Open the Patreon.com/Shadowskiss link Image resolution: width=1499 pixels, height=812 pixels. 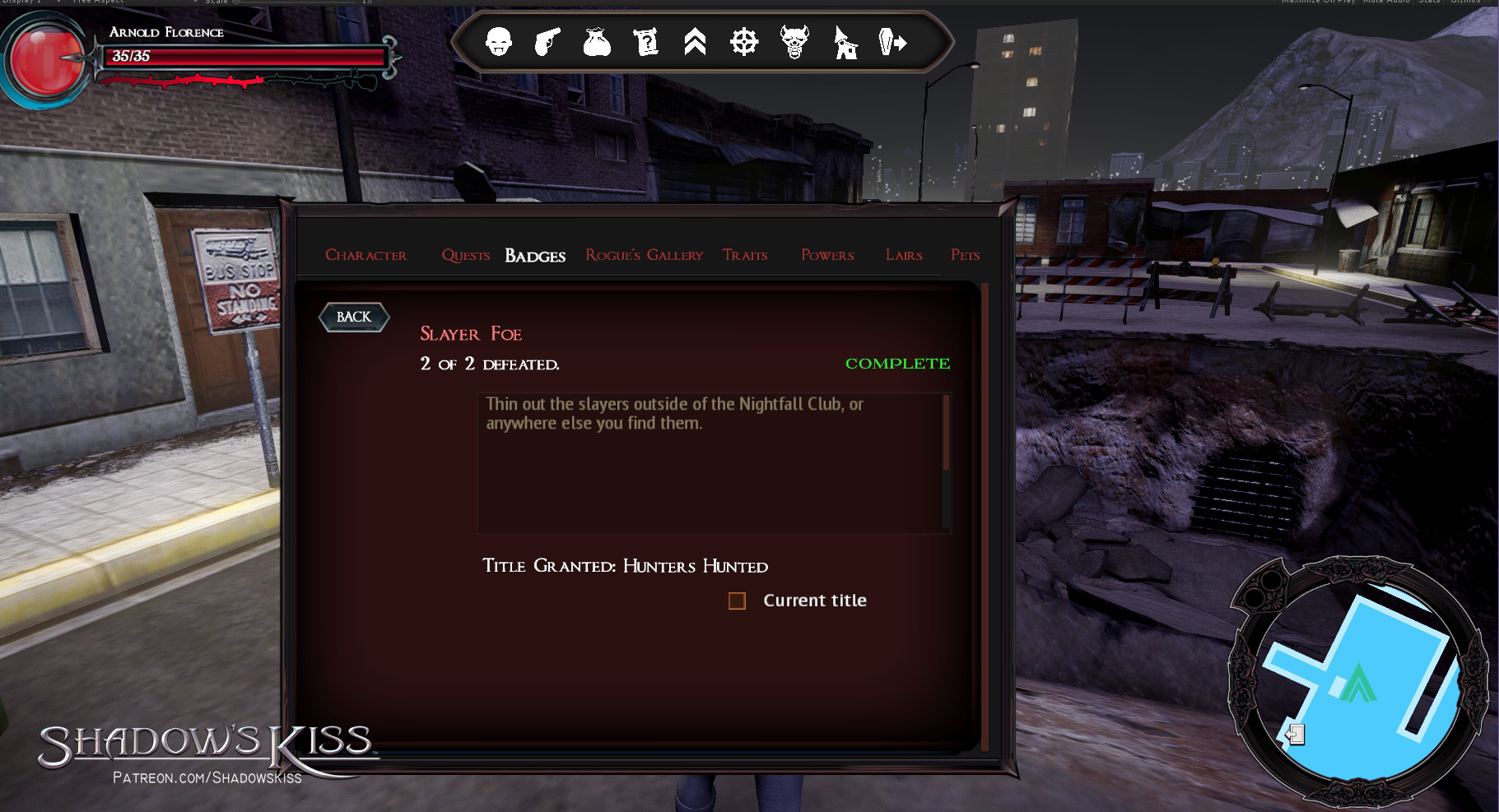pos(207,777)
